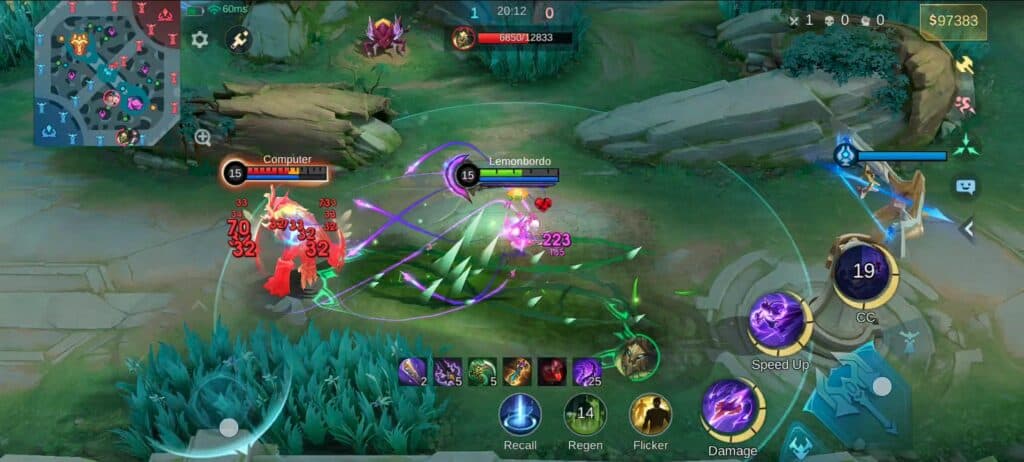Send the green gather signal

click(965, 145)
